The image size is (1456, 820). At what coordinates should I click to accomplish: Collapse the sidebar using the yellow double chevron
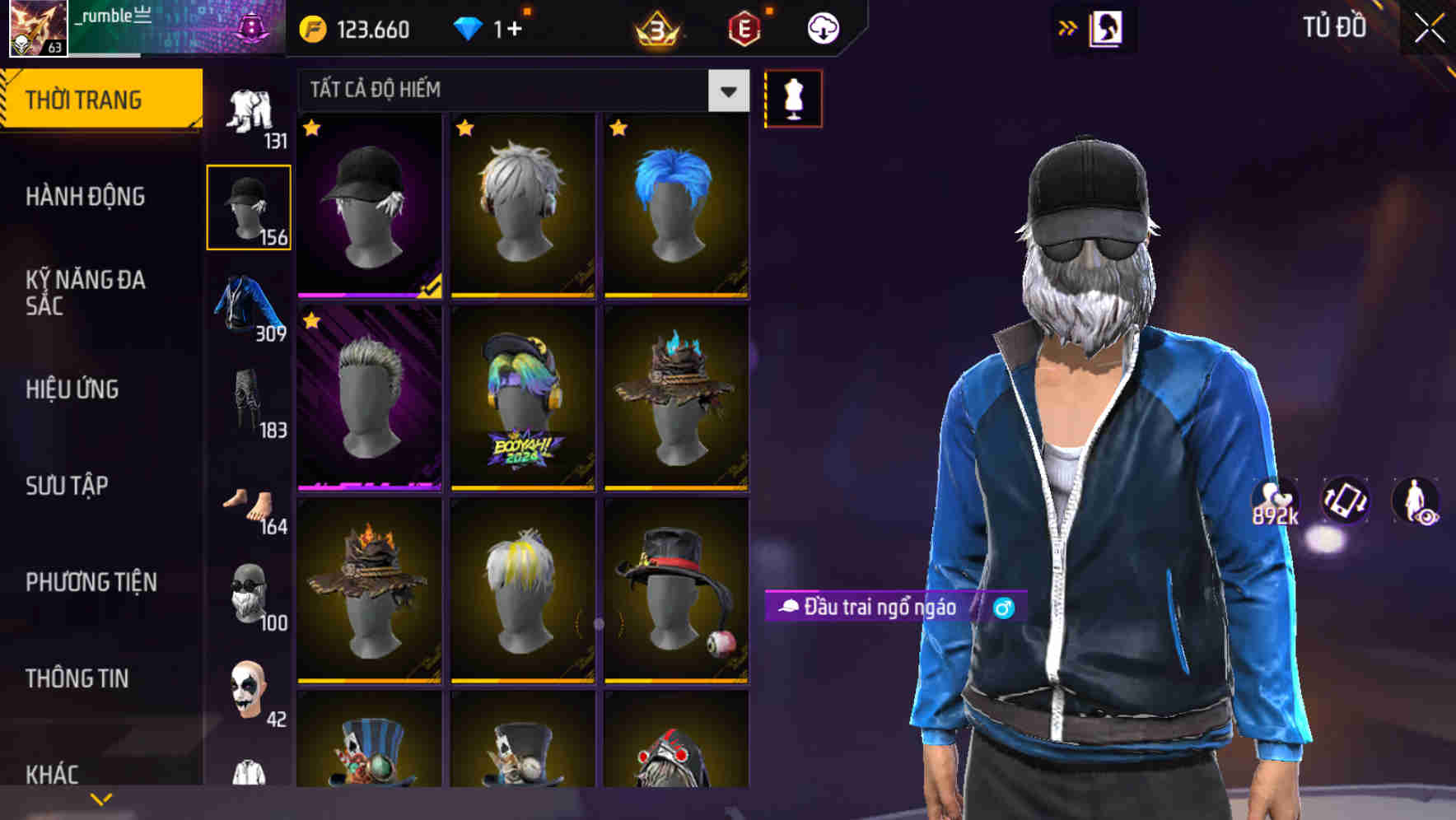(x=1068, y=26)
